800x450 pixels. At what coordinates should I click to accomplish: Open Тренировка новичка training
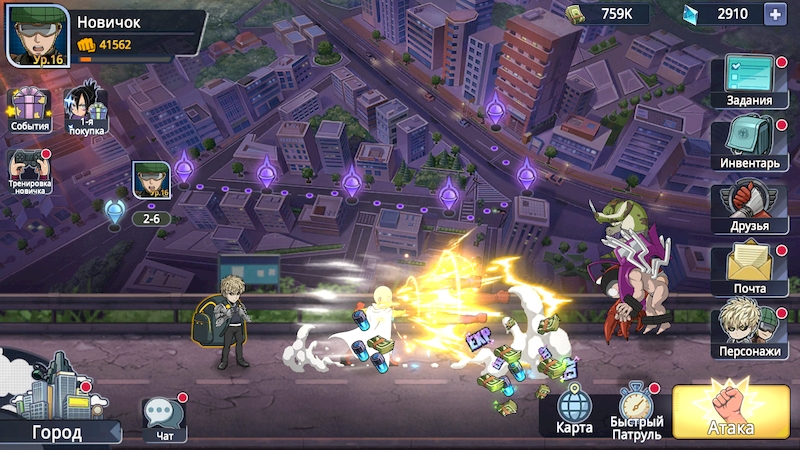29,172
